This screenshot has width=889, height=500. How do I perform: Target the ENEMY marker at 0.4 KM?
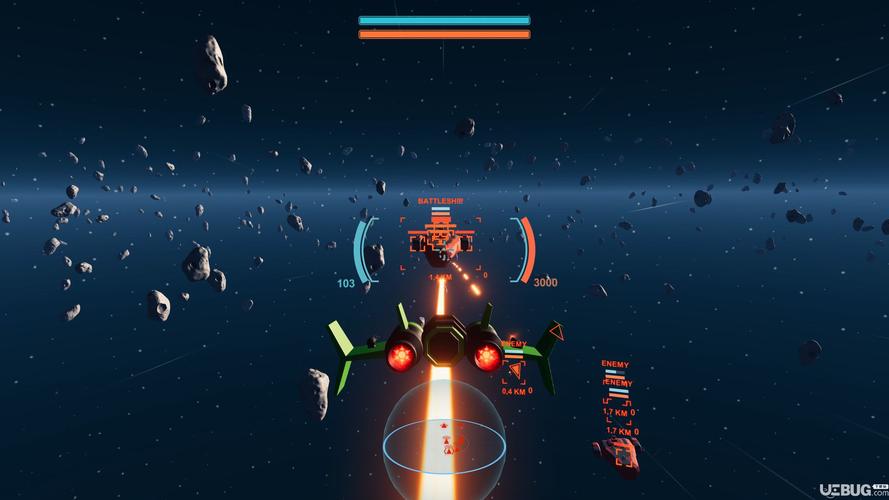point(514,371)
